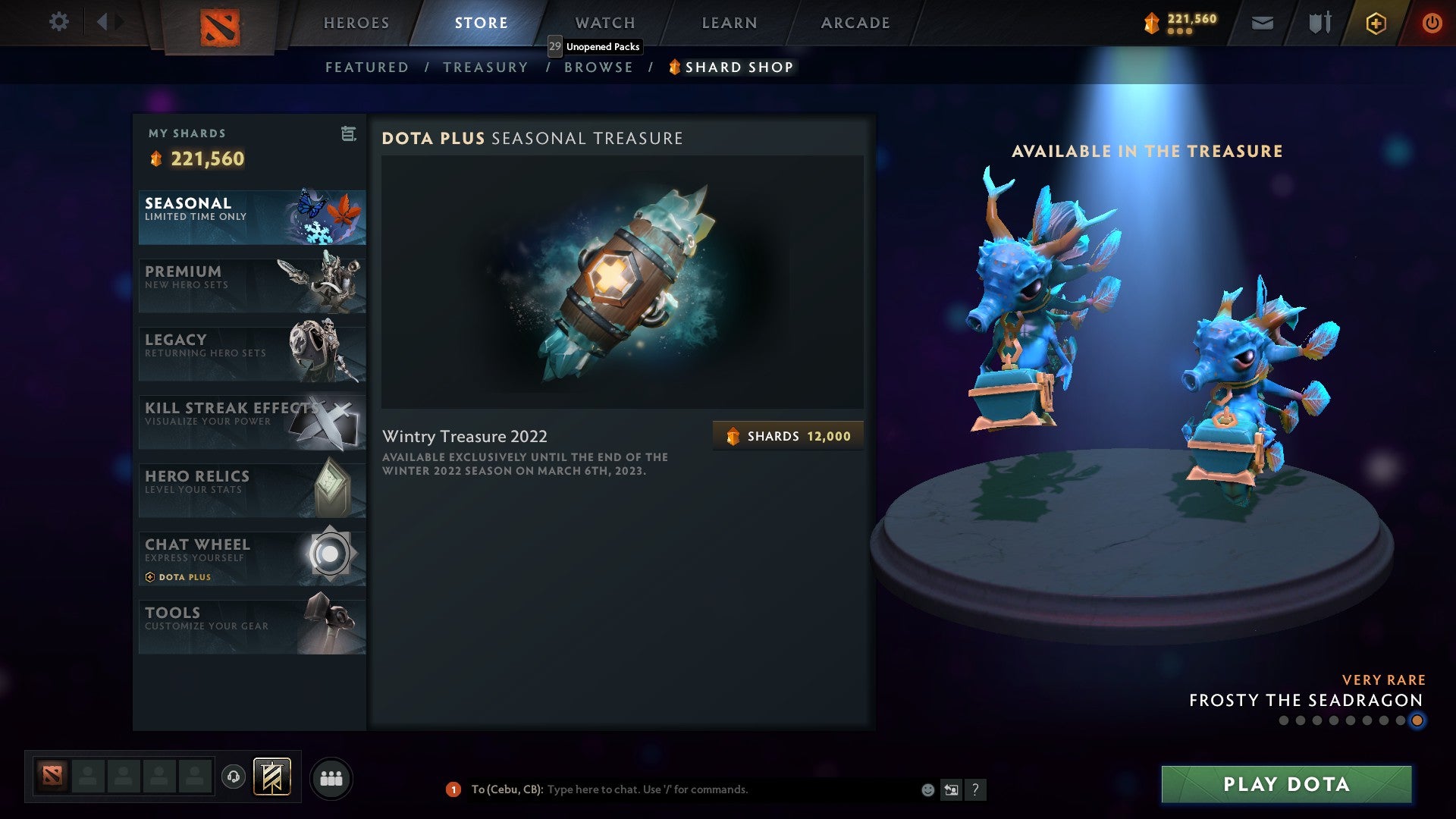The height and width of the screenshot is (819, 1456).
Task: Click the shards history icon above My Shards
Action: coord(348,134)
